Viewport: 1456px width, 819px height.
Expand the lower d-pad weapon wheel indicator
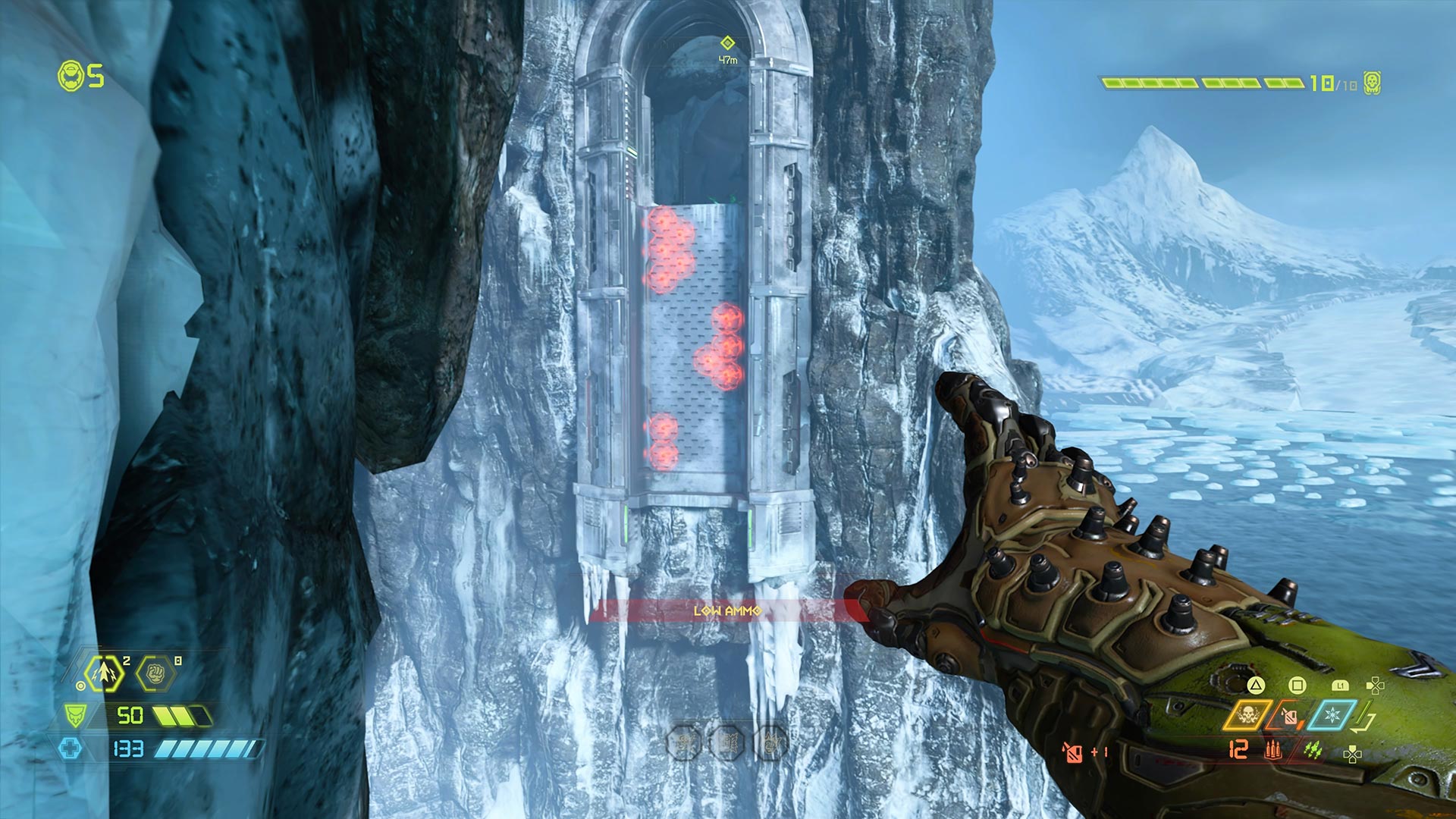tap(1351, 753)
